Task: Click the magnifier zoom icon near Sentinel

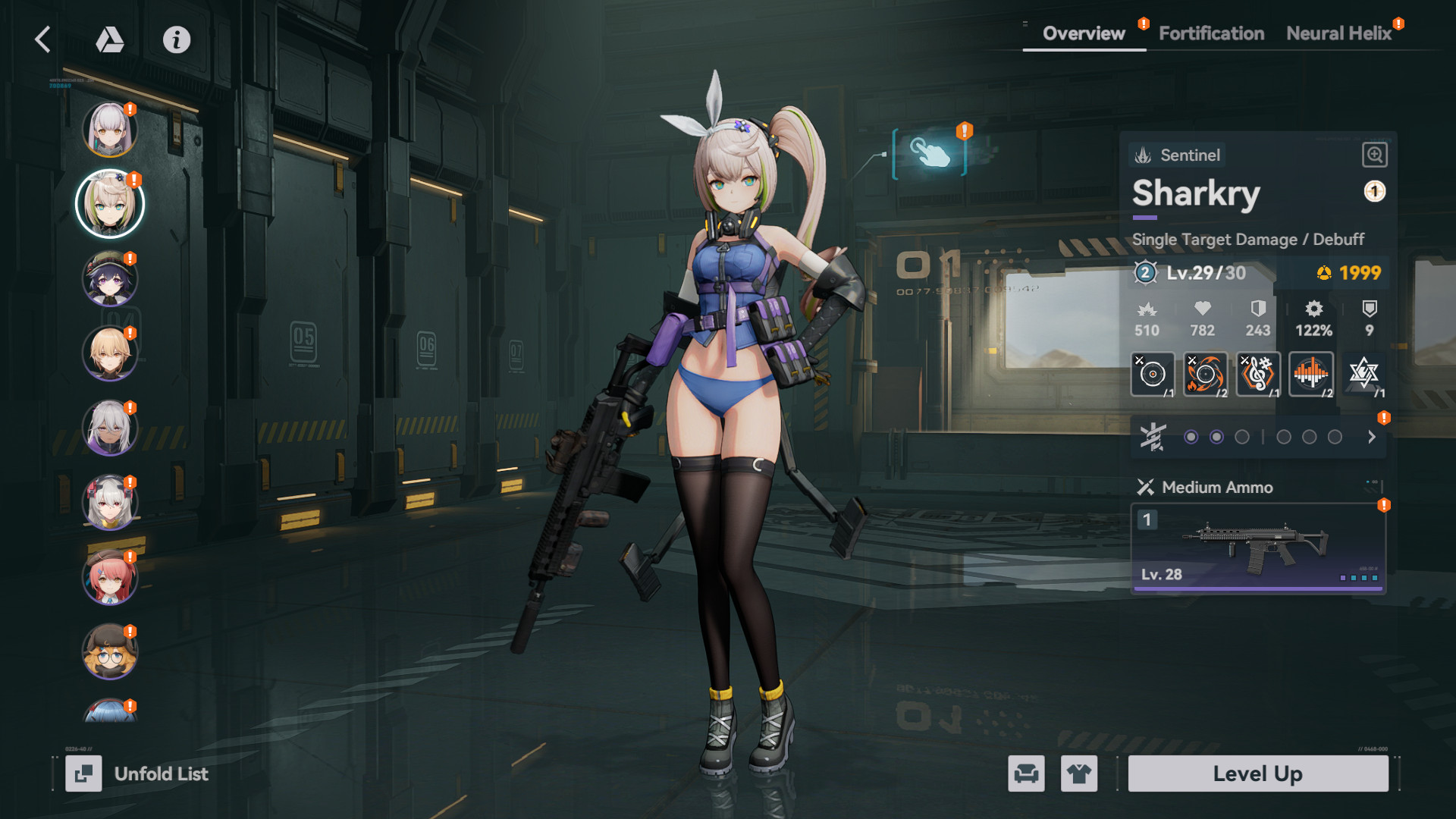Action: pyautogui.click(x=1376, y=155)
